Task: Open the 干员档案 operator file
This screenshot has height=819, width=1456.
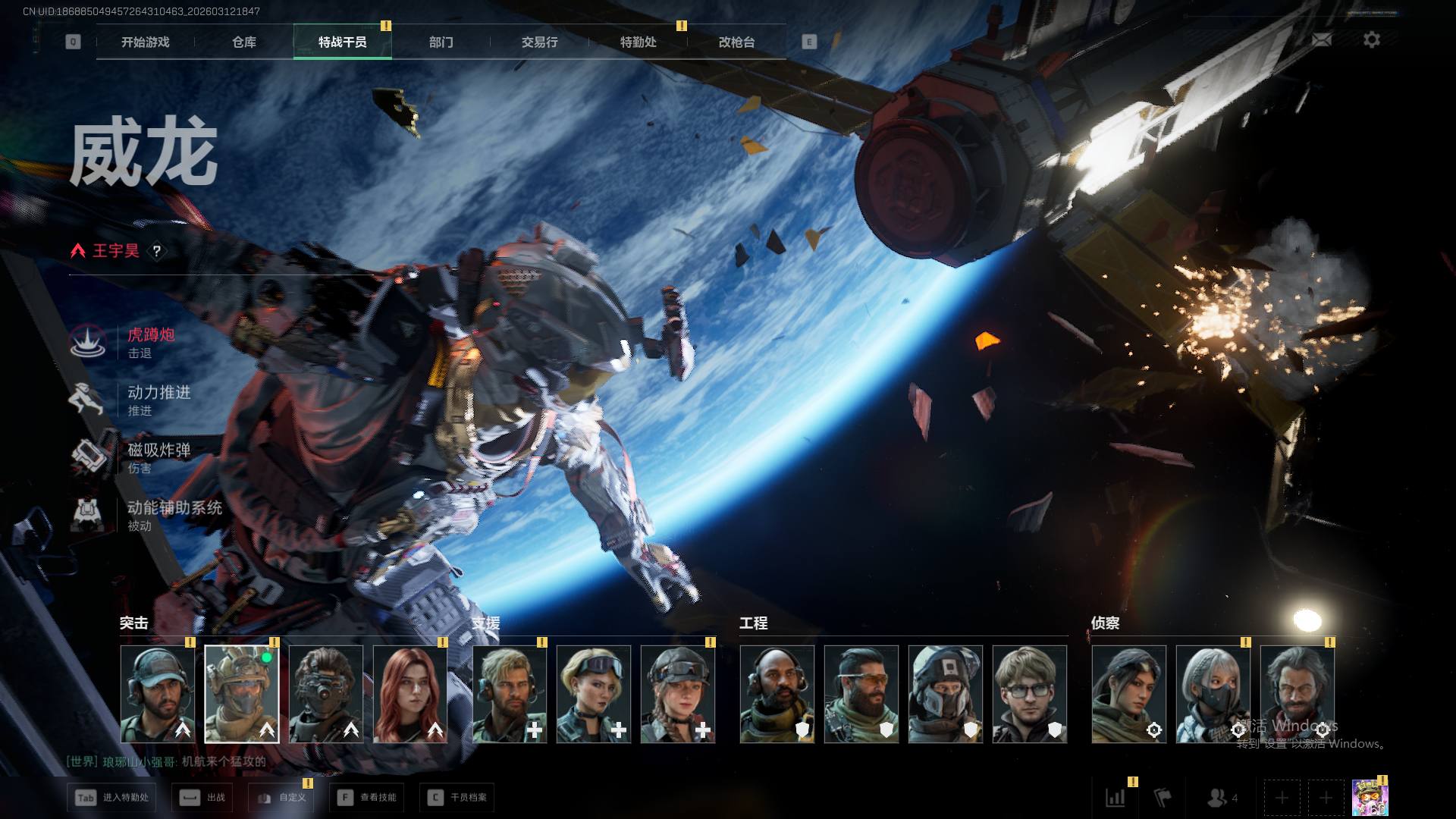Action: tap(457, 798)
